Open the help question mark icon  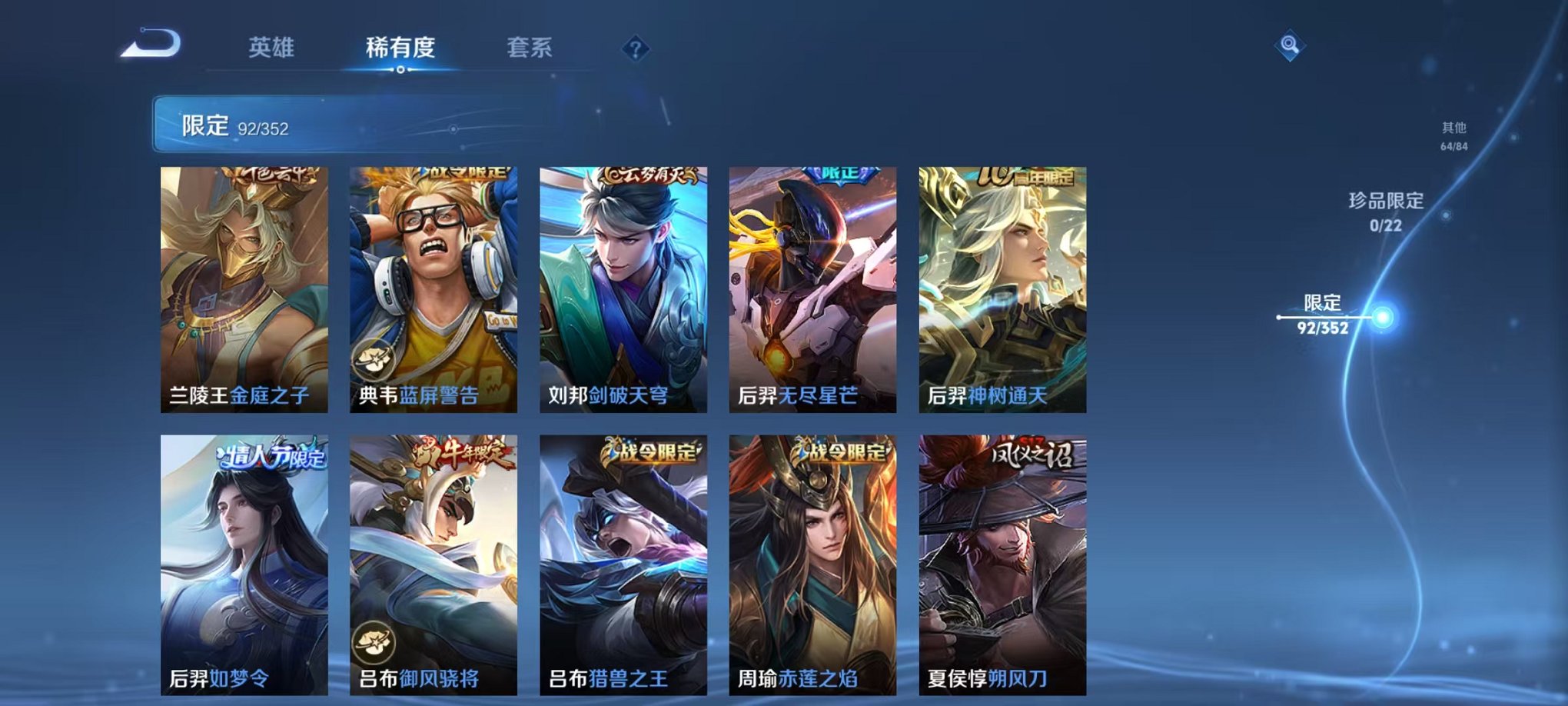pos(633,50)
